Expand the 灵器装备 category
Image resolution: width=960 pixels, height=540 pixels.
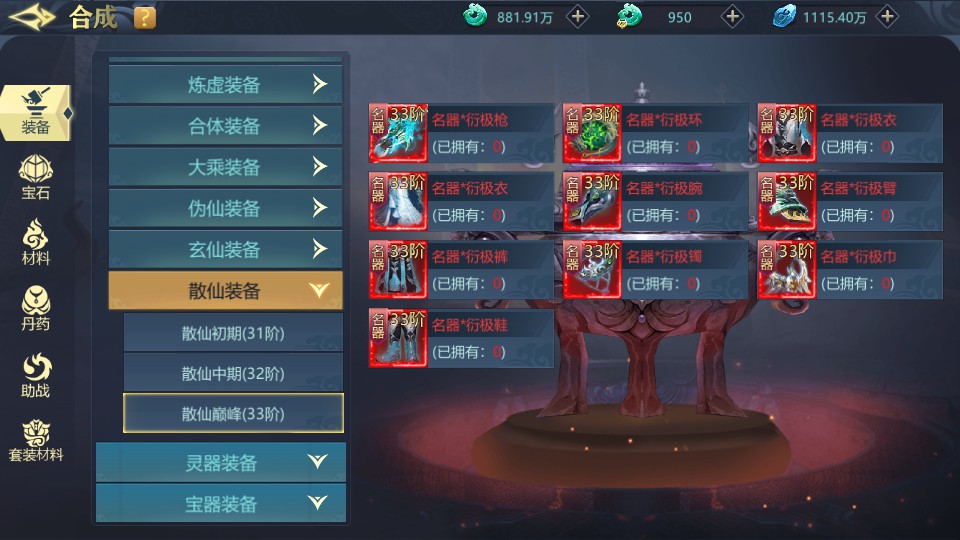pyautogui.click(x=221, y=463)
